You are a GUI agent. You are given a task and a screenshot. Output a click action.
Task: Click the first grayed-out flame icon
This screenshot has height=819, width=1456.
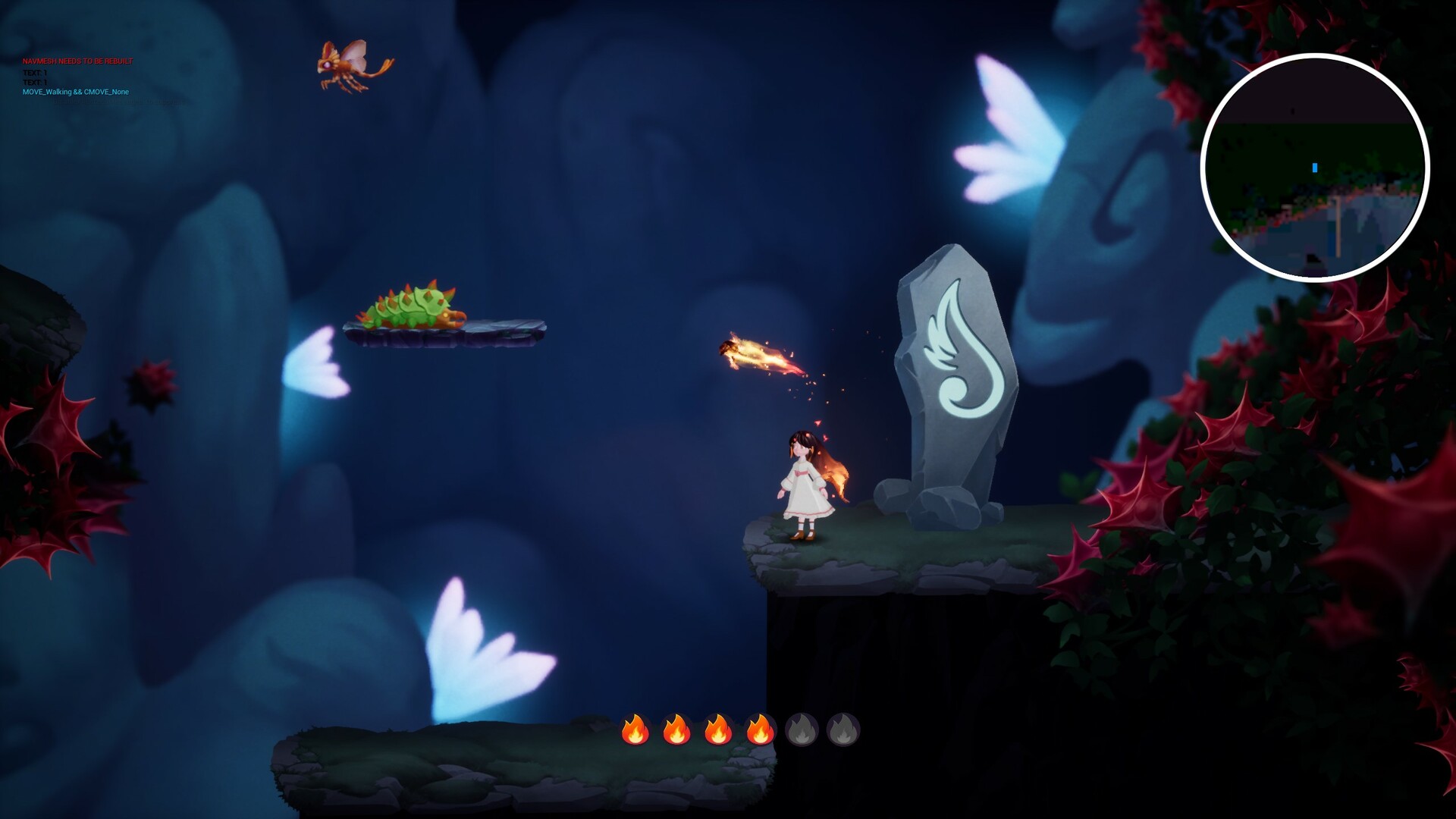[x=802, y=730]
